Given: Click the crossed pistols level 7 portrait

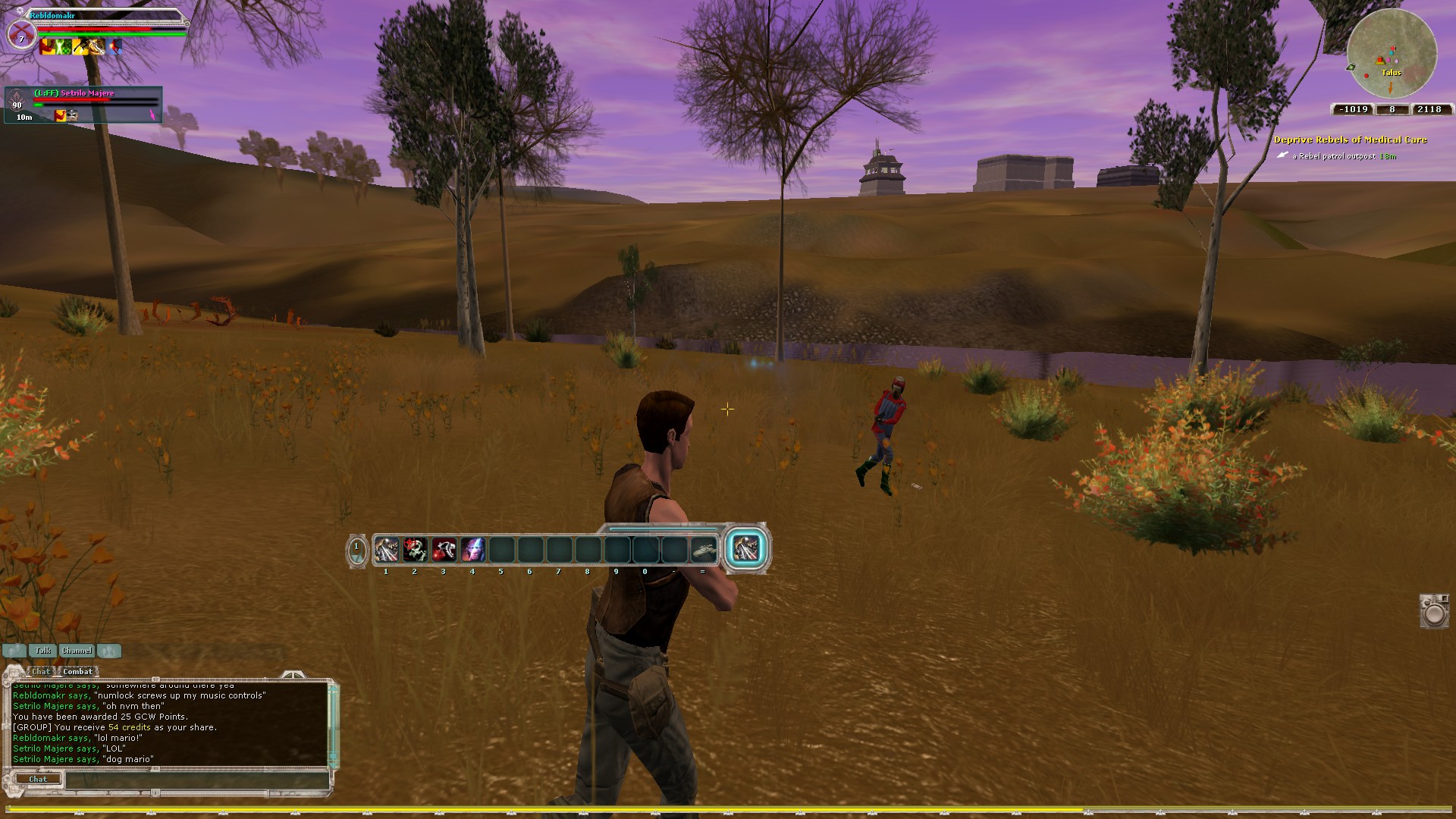Looking at the screenshot, I should pyautogui.click(x=21, y=36).
